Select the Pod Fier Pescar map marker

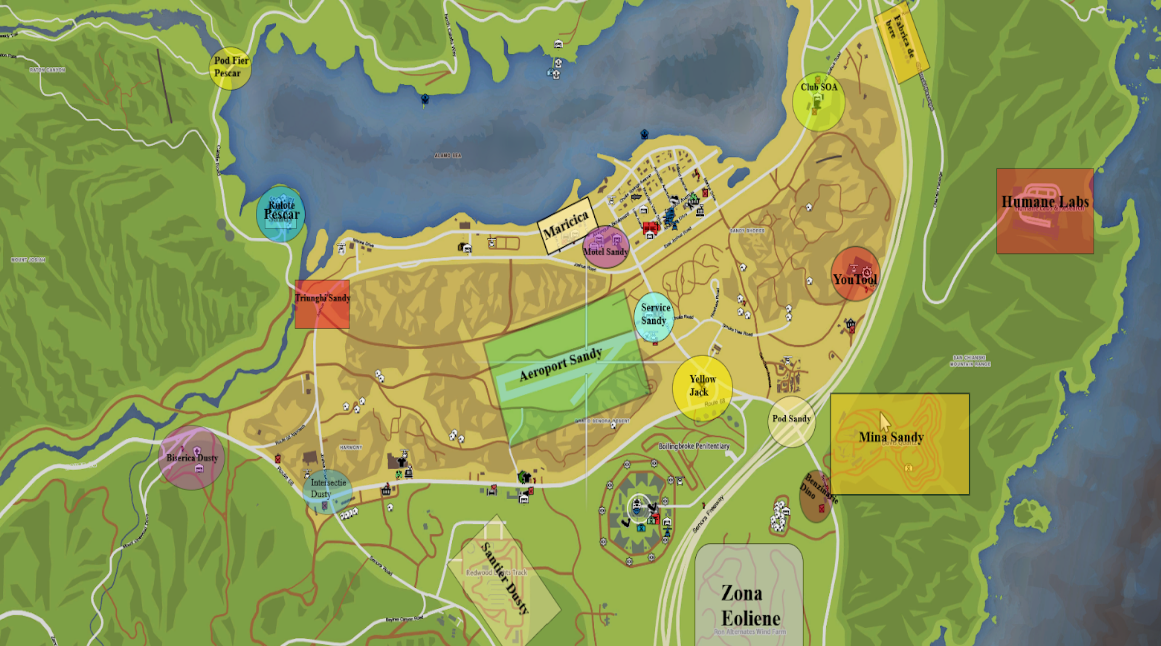tap(230, 67)
